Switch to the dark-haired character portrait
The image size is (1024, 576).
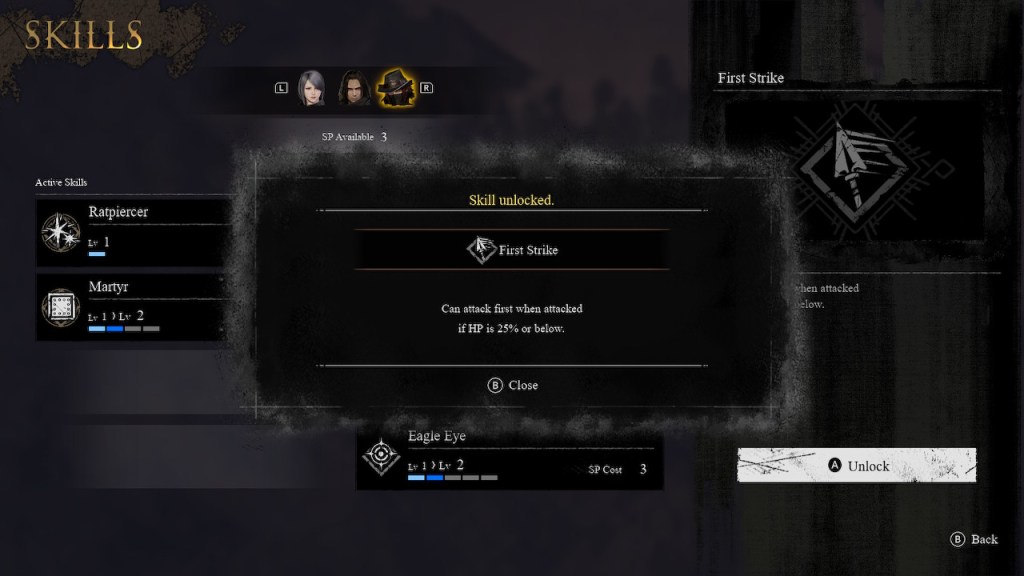353,88
